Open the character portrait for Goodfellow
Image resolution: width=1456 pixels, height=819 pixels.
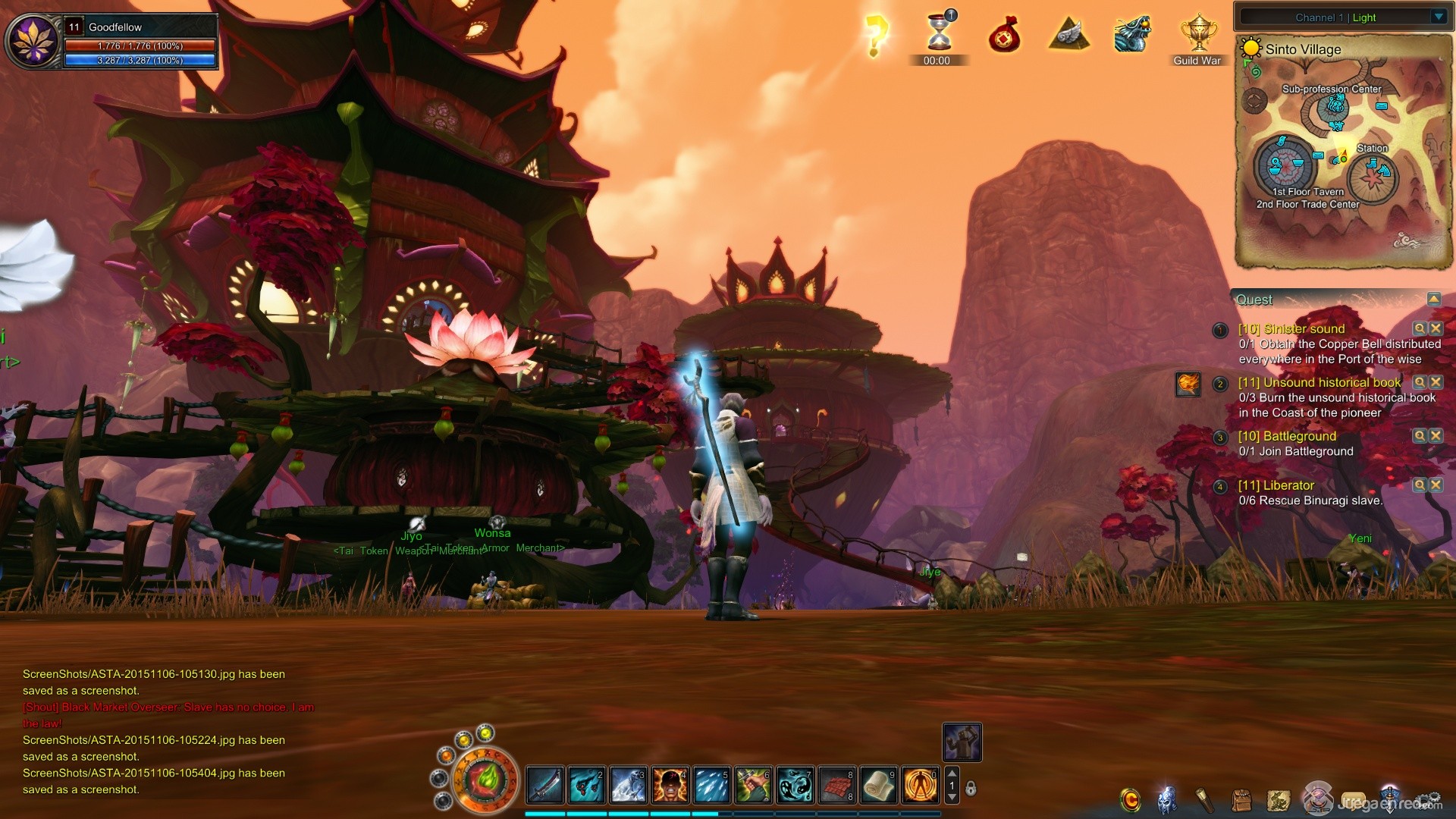(x=33, y=42)
